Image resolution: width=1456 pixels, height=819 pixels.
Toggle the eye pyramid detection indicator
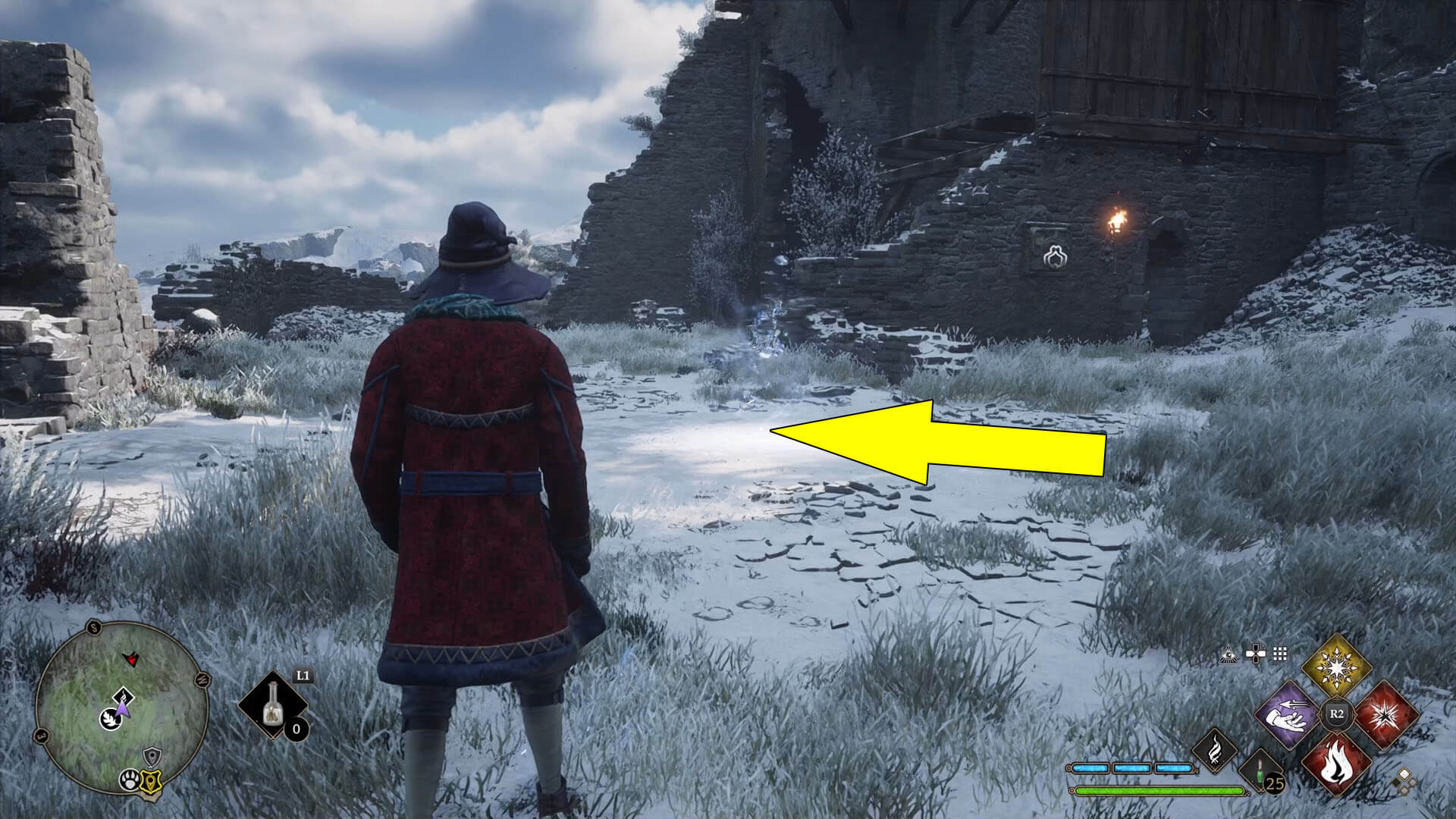pos(1229,654)
